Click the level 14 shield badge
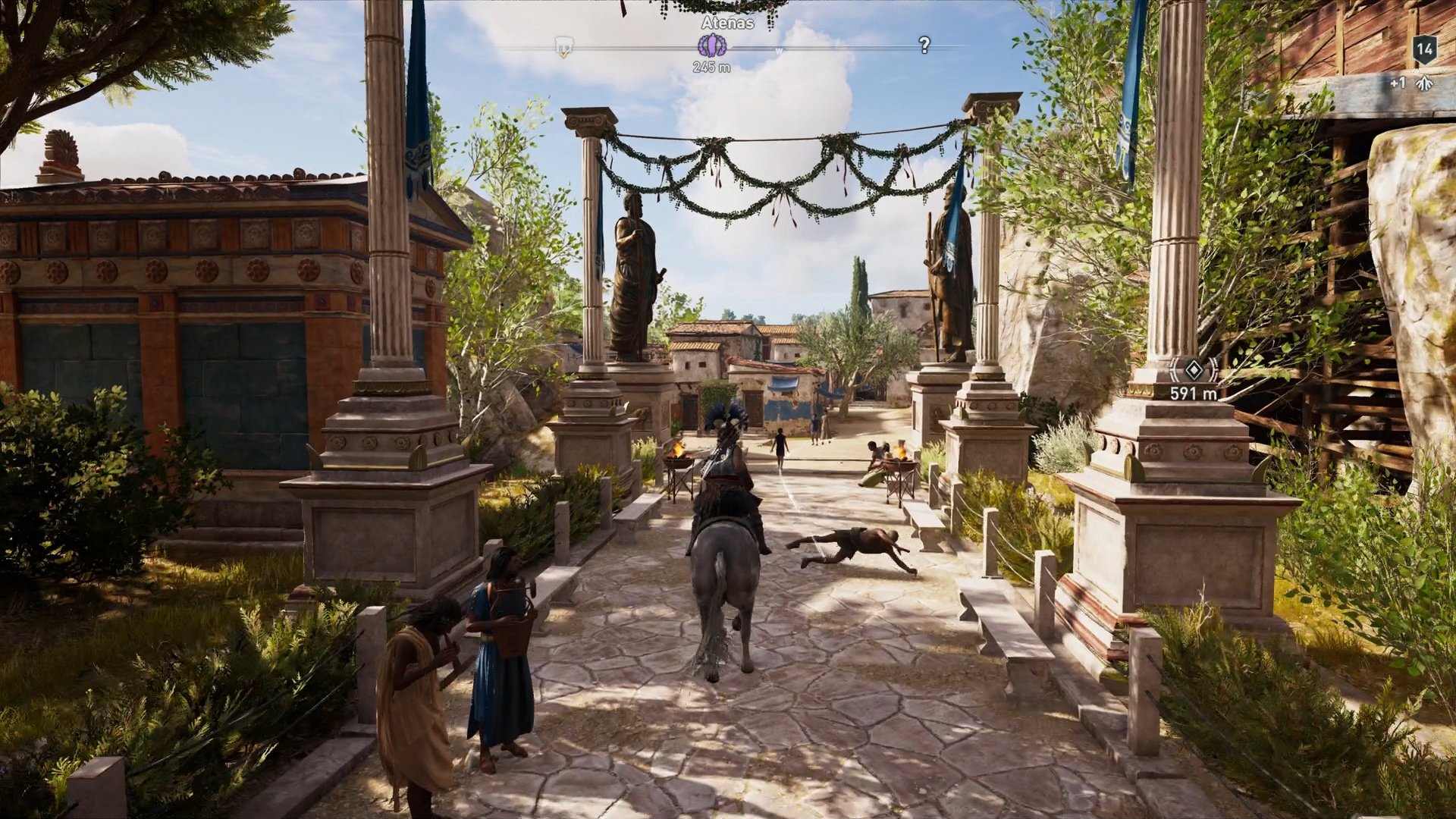 coord(1424,50)
